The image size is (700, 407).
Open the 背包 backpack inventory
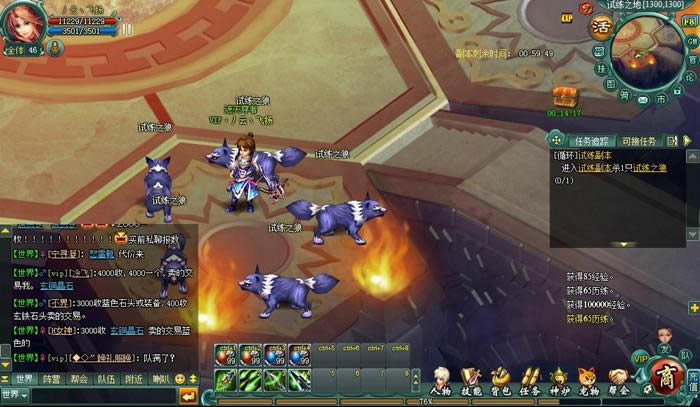[x=500, y=379]
